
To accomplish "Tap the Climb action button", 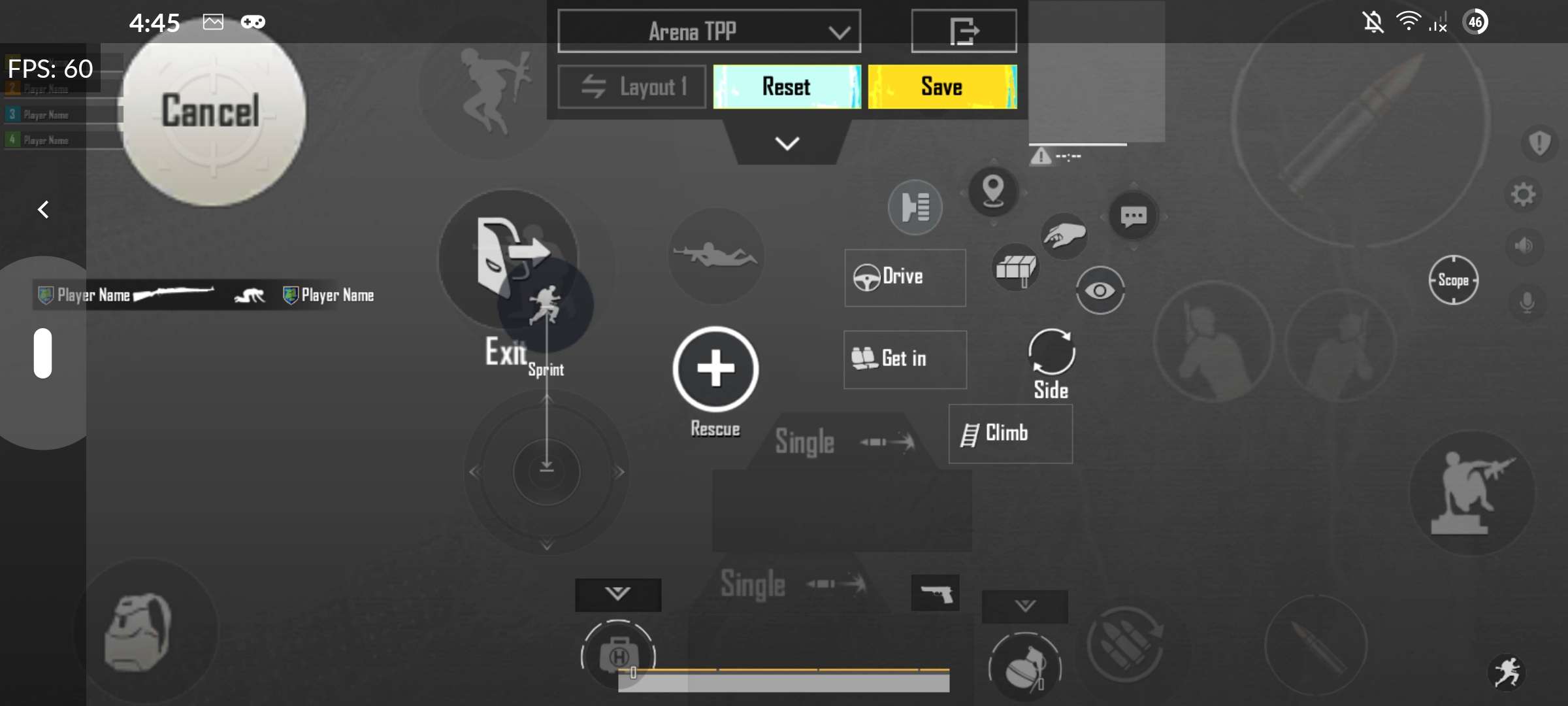I will click(1010, 433).
